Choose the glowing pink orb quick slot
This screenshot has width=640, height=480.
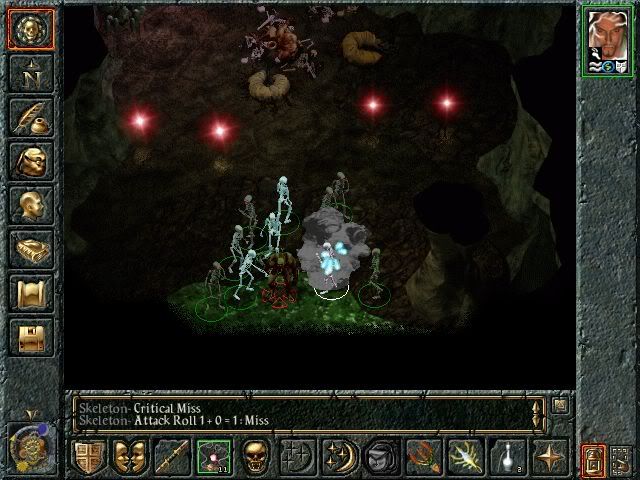(213, 456)
